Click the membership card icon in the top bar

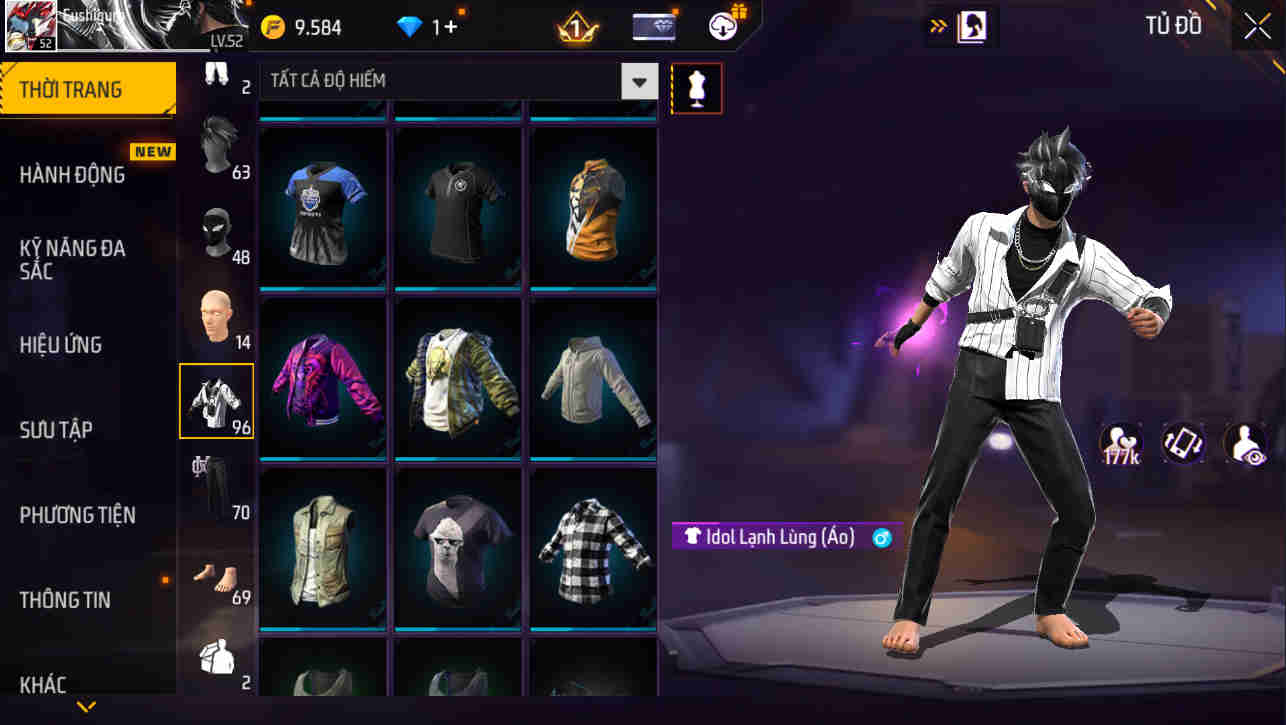(652, 26)
